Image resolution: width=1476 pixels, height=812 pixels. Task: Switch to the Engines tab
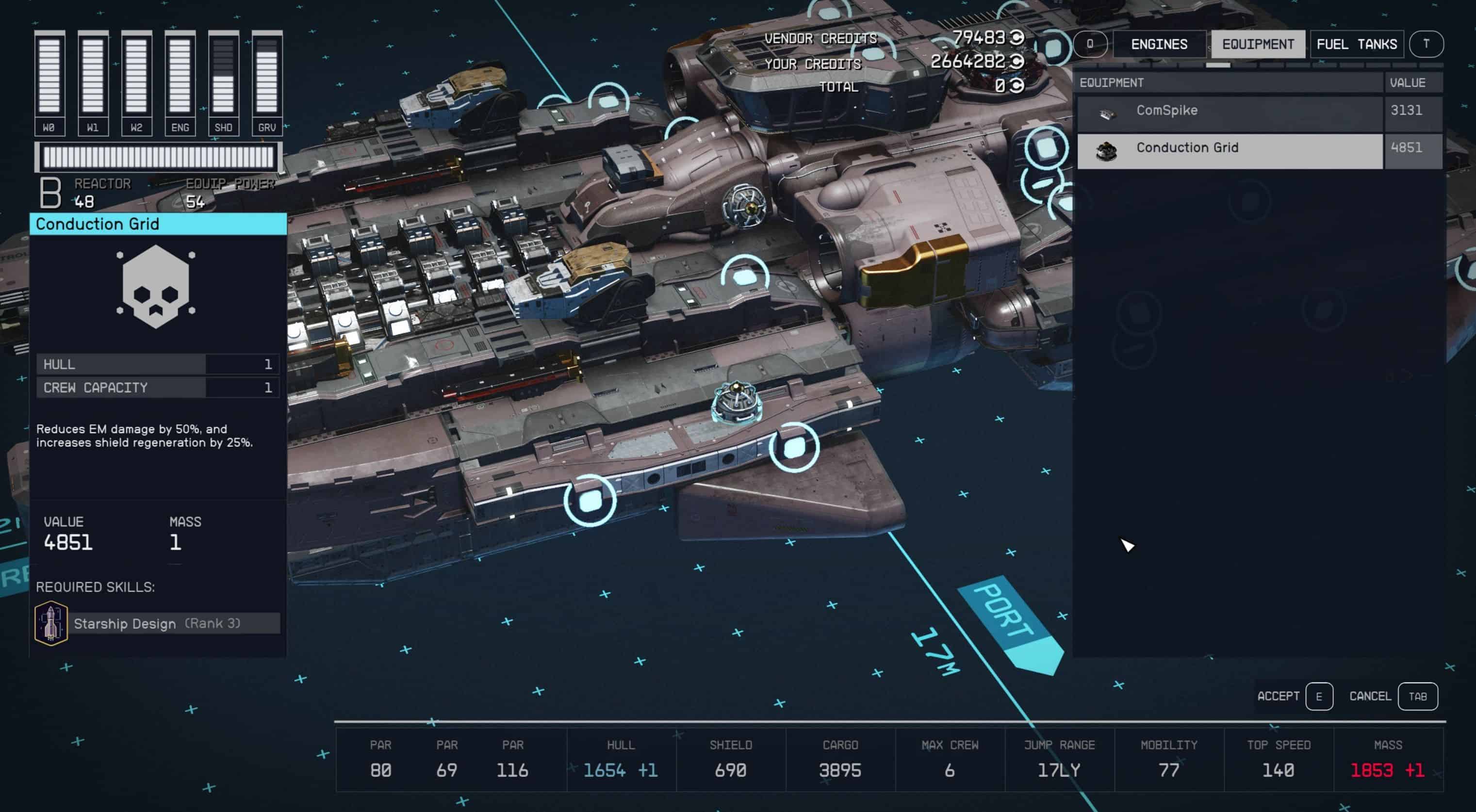point(1159,44)
